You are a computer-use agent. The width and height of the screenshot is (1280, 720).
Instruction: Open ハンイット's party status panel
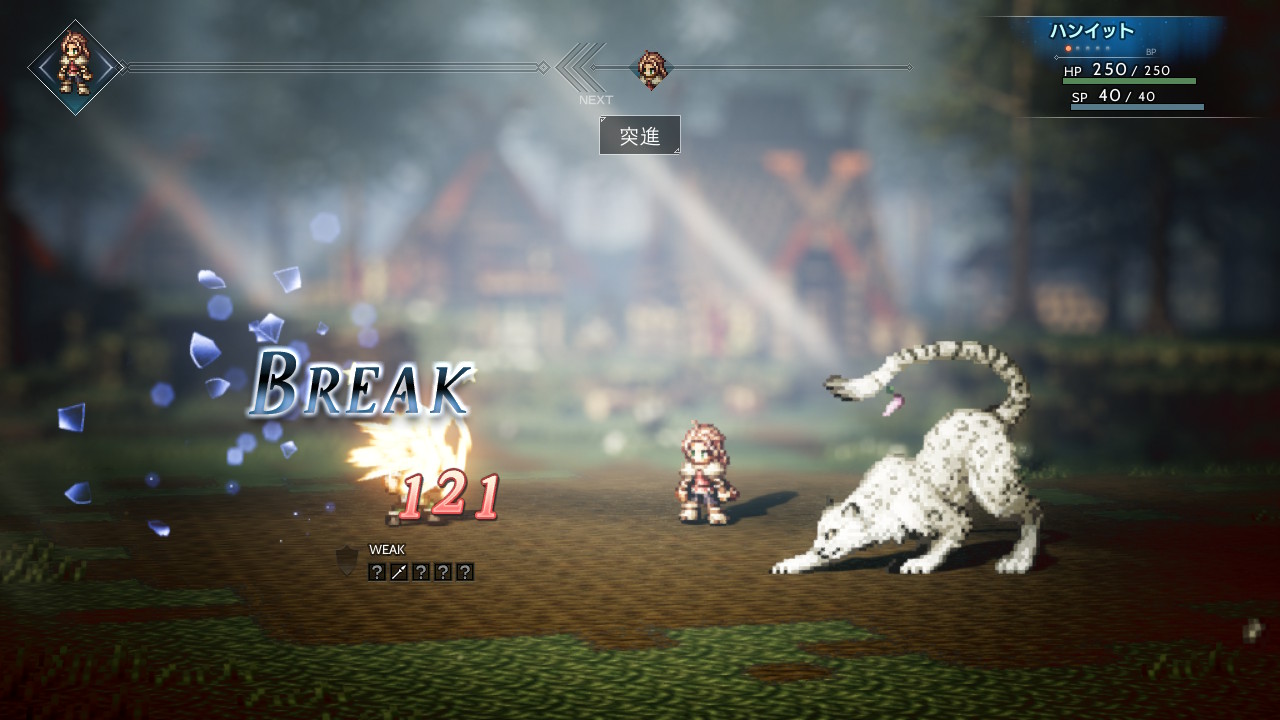(1132, 67)
